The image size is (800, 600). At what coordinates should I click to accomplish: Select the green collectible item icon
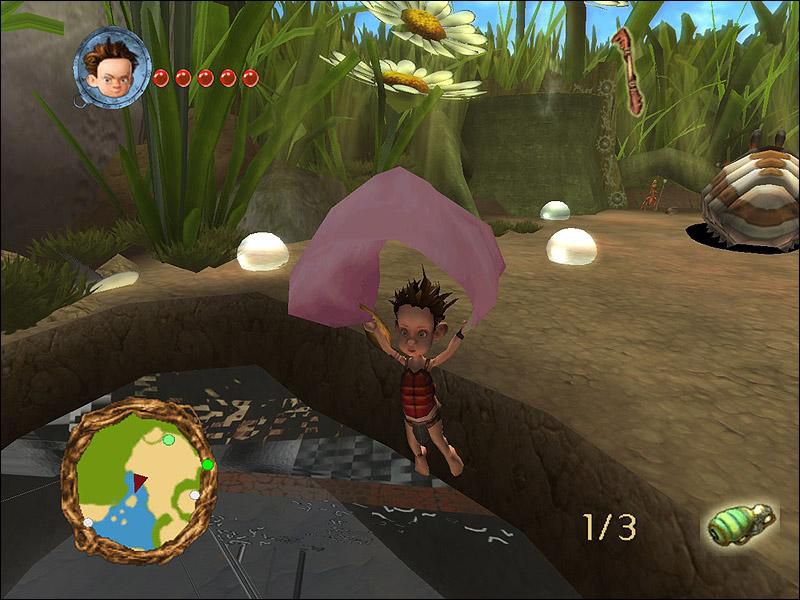[741, 524]
